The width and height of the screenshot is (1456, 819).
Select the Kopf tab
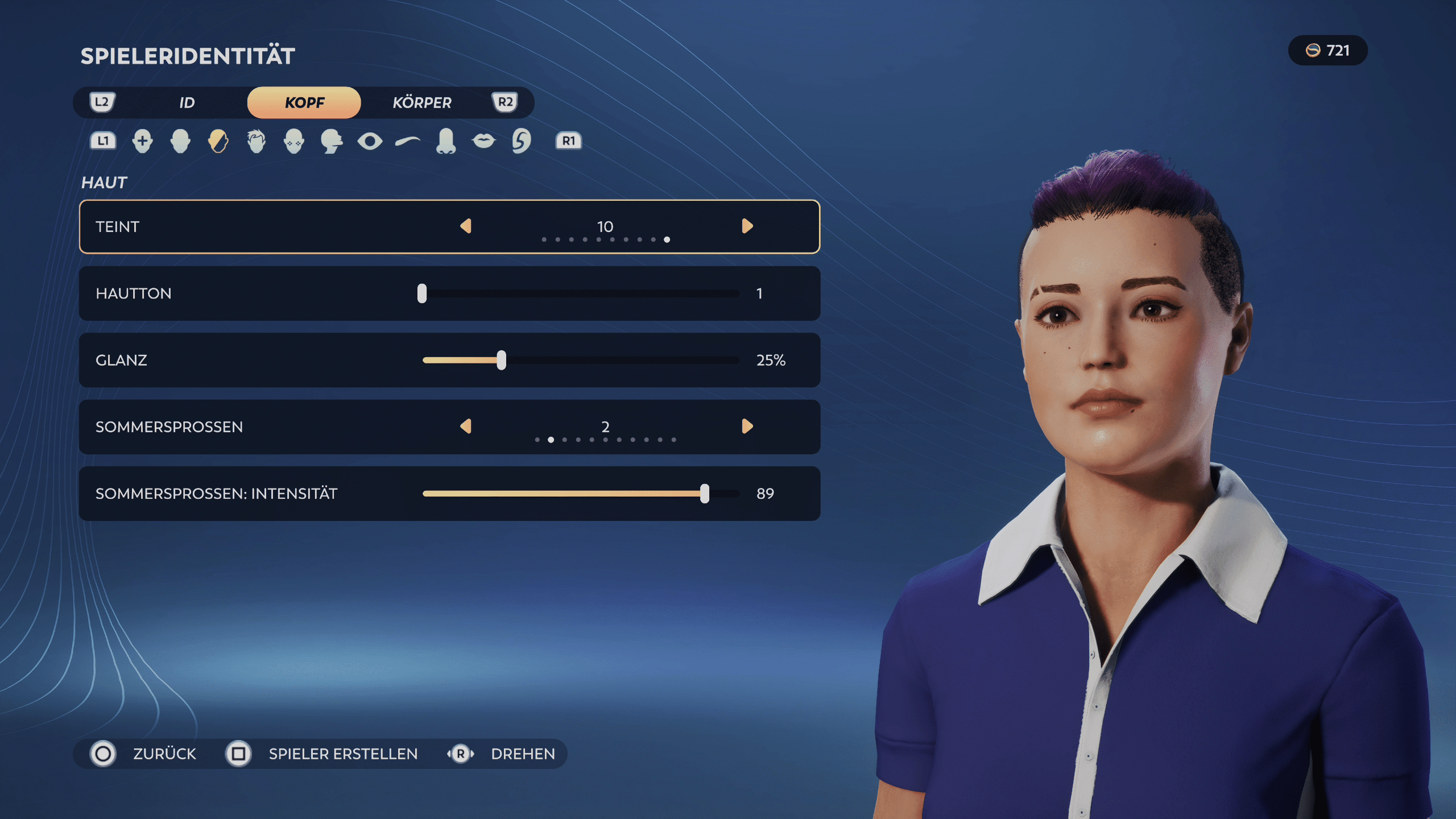304,102
